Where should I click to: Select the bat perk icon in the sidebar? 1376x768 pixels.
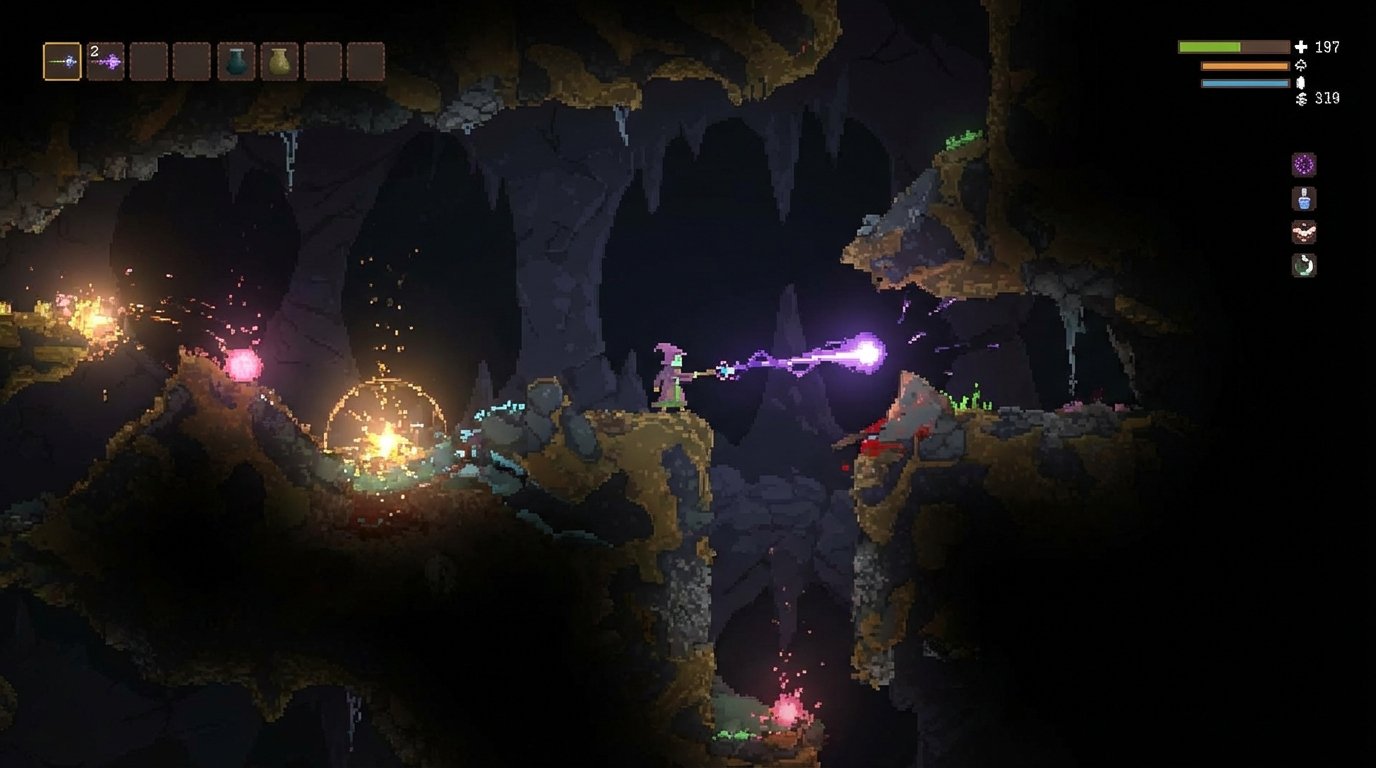tap(1303, 232)
